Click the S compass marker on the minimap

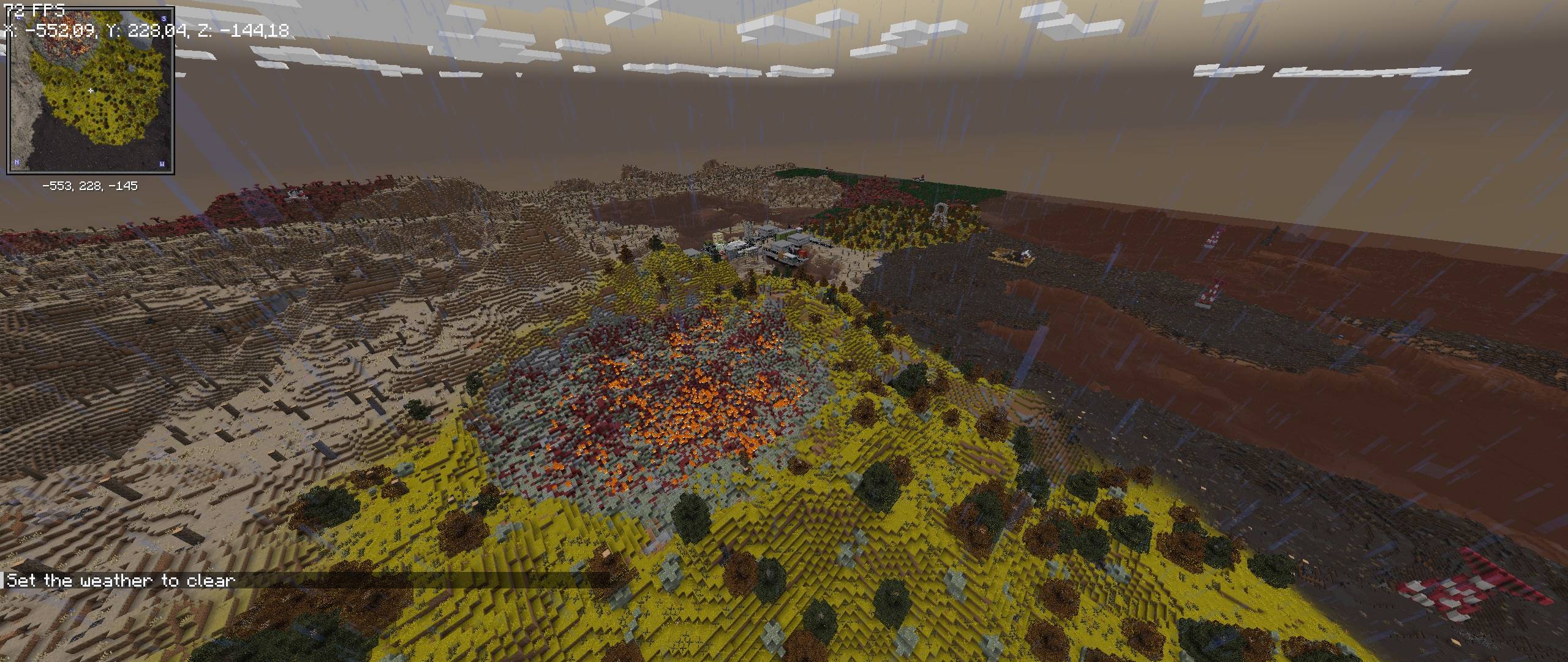(x=163, y=19)
